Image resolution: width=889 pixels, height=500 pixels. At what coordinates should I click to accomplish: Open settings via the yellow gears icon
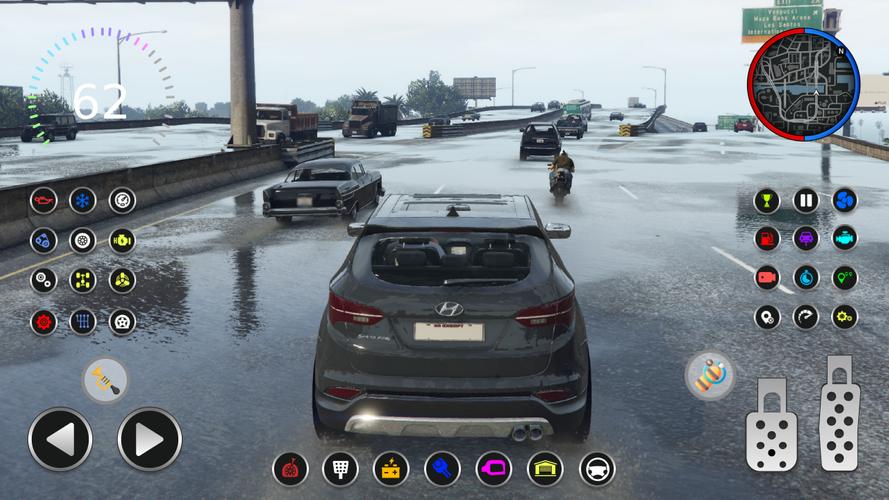click(845, 317)
